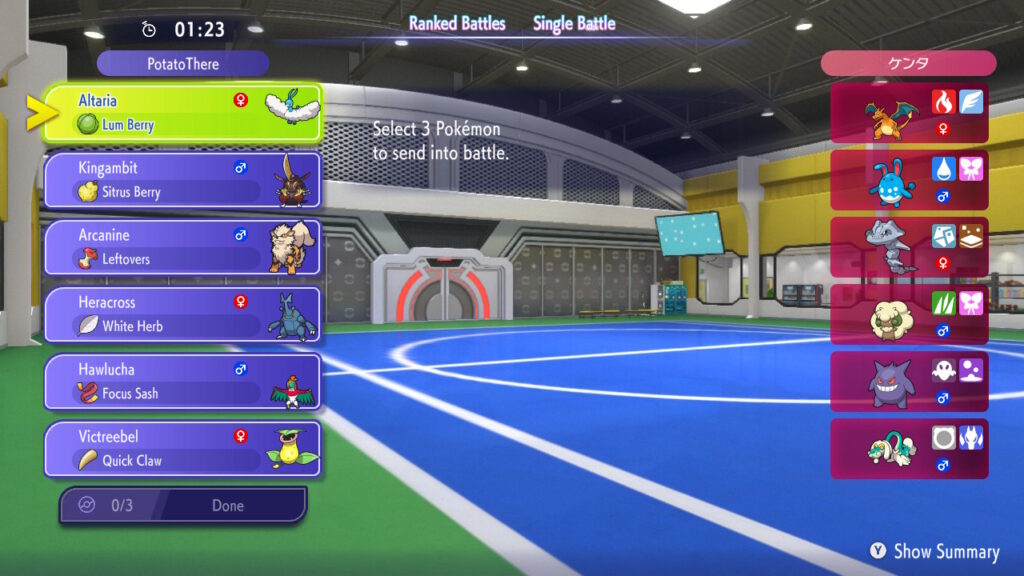This screenshot has width=1024, height=576.
Task: Inspect the opponent's Steel and Ground Pokémon panel
Action: (909, 247)
